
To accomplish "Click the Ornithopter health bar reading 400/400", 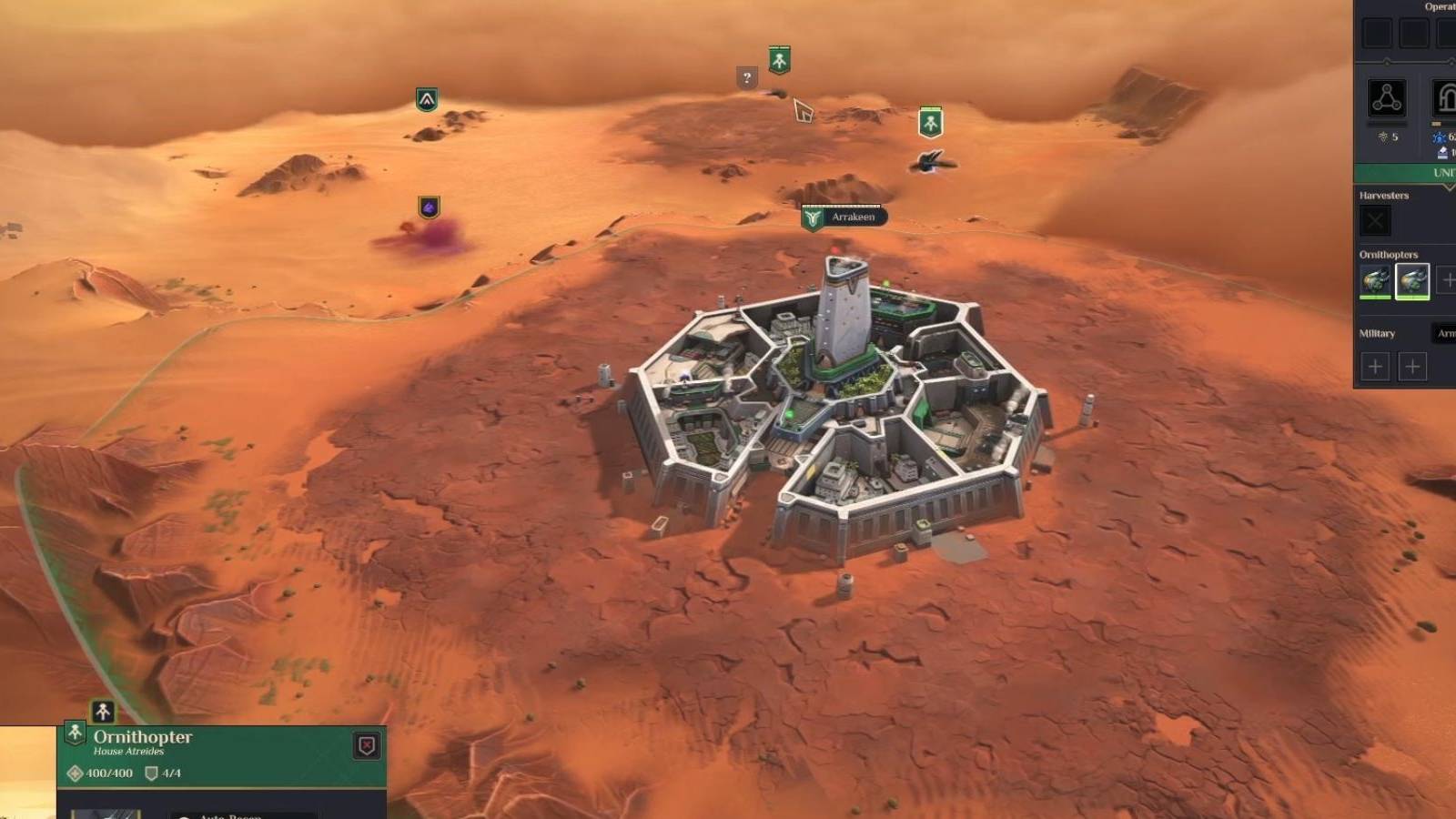I will click(108, 773).
